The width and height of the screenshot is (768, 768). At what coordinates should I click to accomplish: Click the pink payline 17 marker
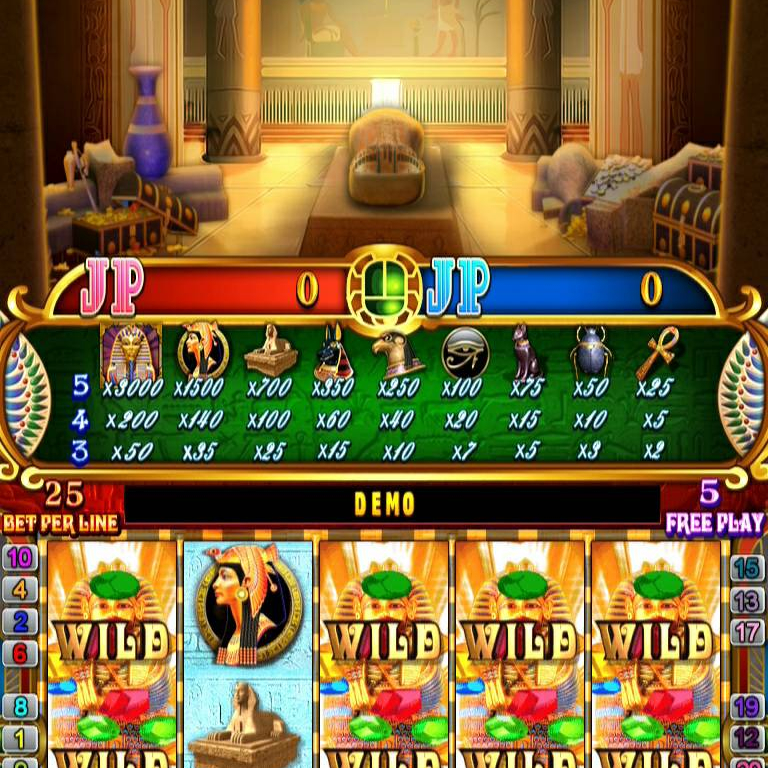pyautogui.click(x=748, y=632)
